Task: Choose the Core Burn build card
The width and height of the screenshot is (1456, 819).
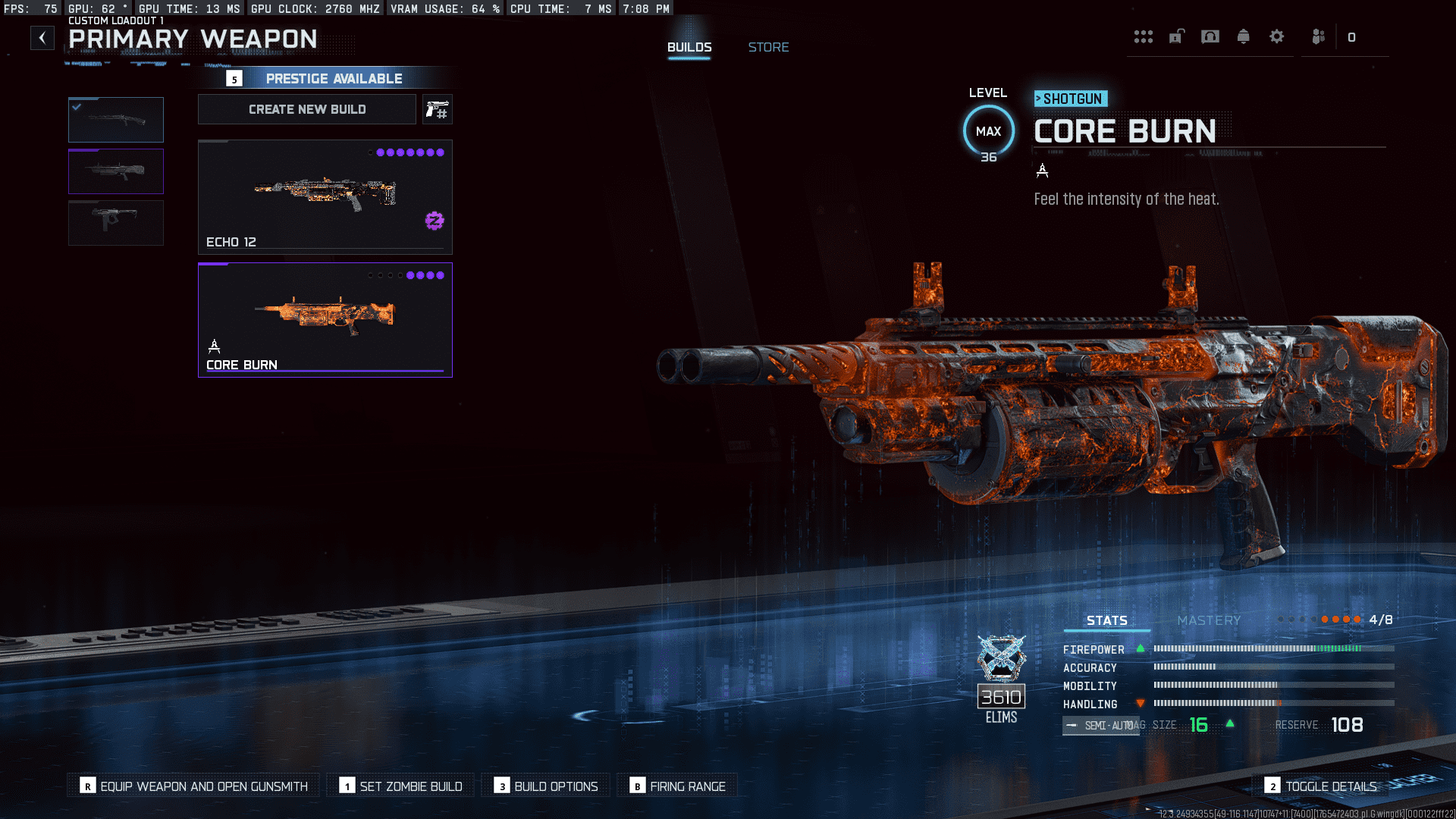Action: (325, 319)
